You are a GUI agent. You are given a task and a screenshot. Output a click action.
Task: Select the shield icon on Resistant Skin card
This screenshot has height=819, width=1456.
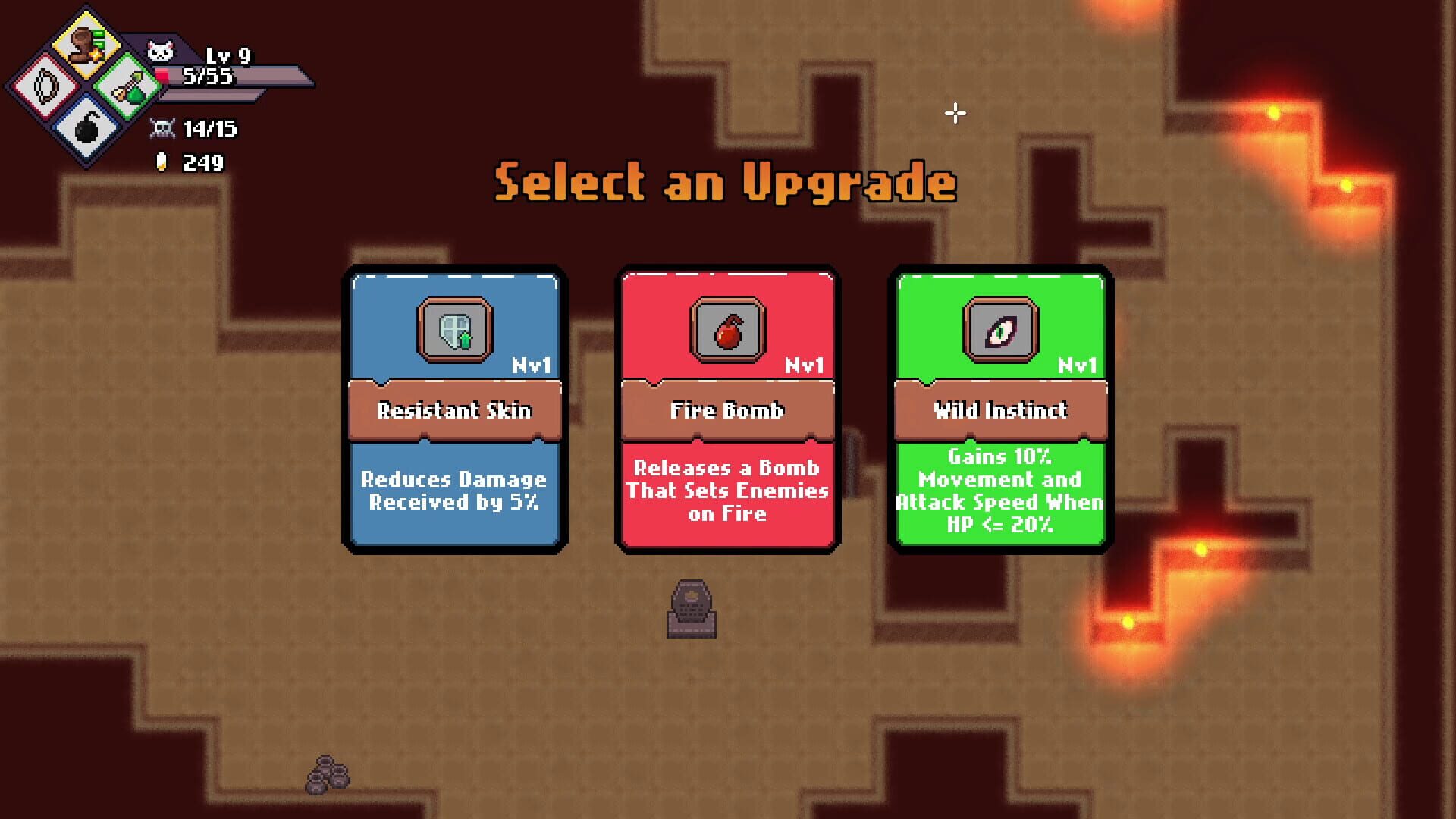click(454, 329)
